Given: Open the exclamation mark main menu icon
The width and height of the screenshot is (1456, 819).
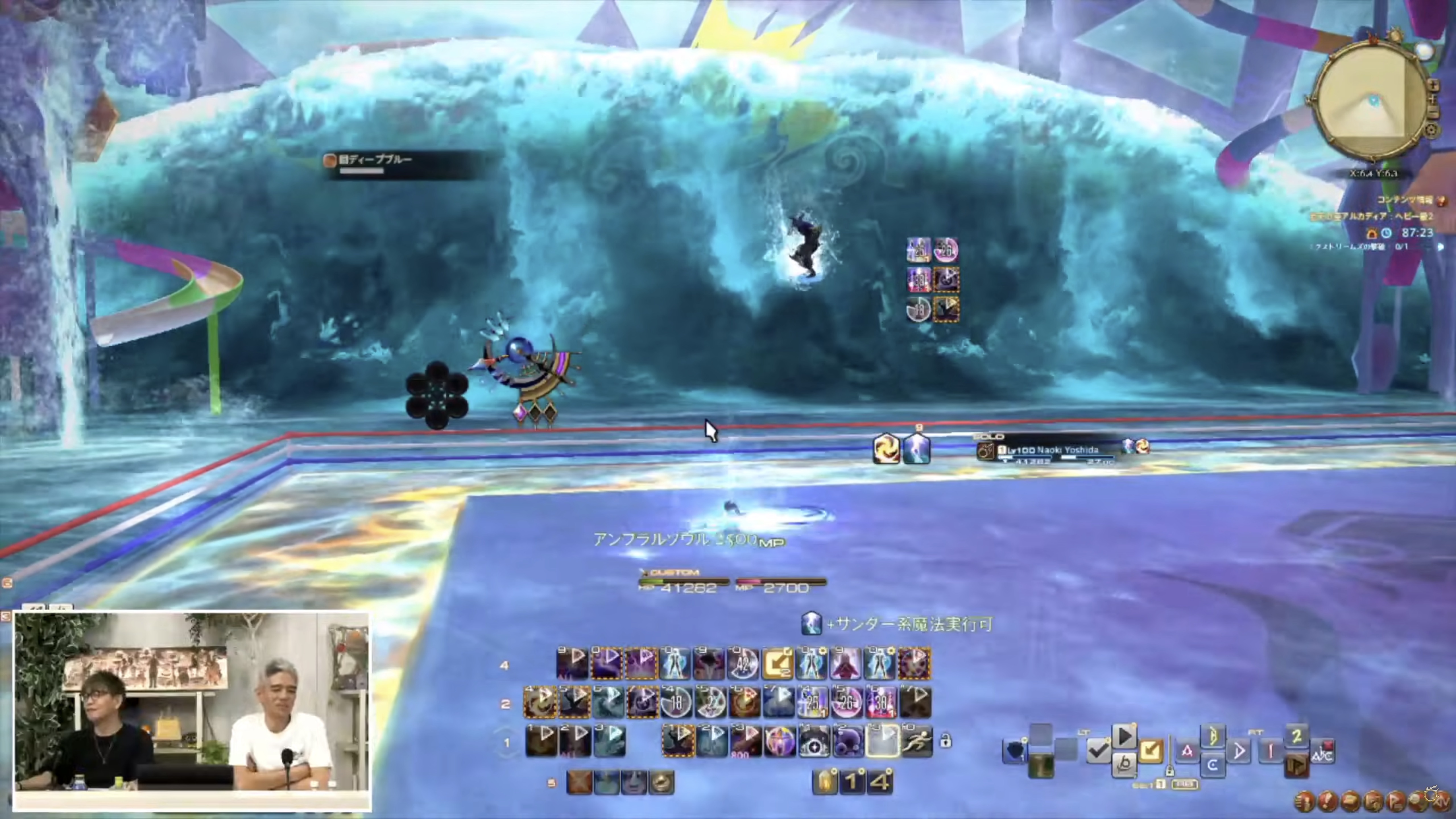Looking at the screenshot, I should [1328, 801].
